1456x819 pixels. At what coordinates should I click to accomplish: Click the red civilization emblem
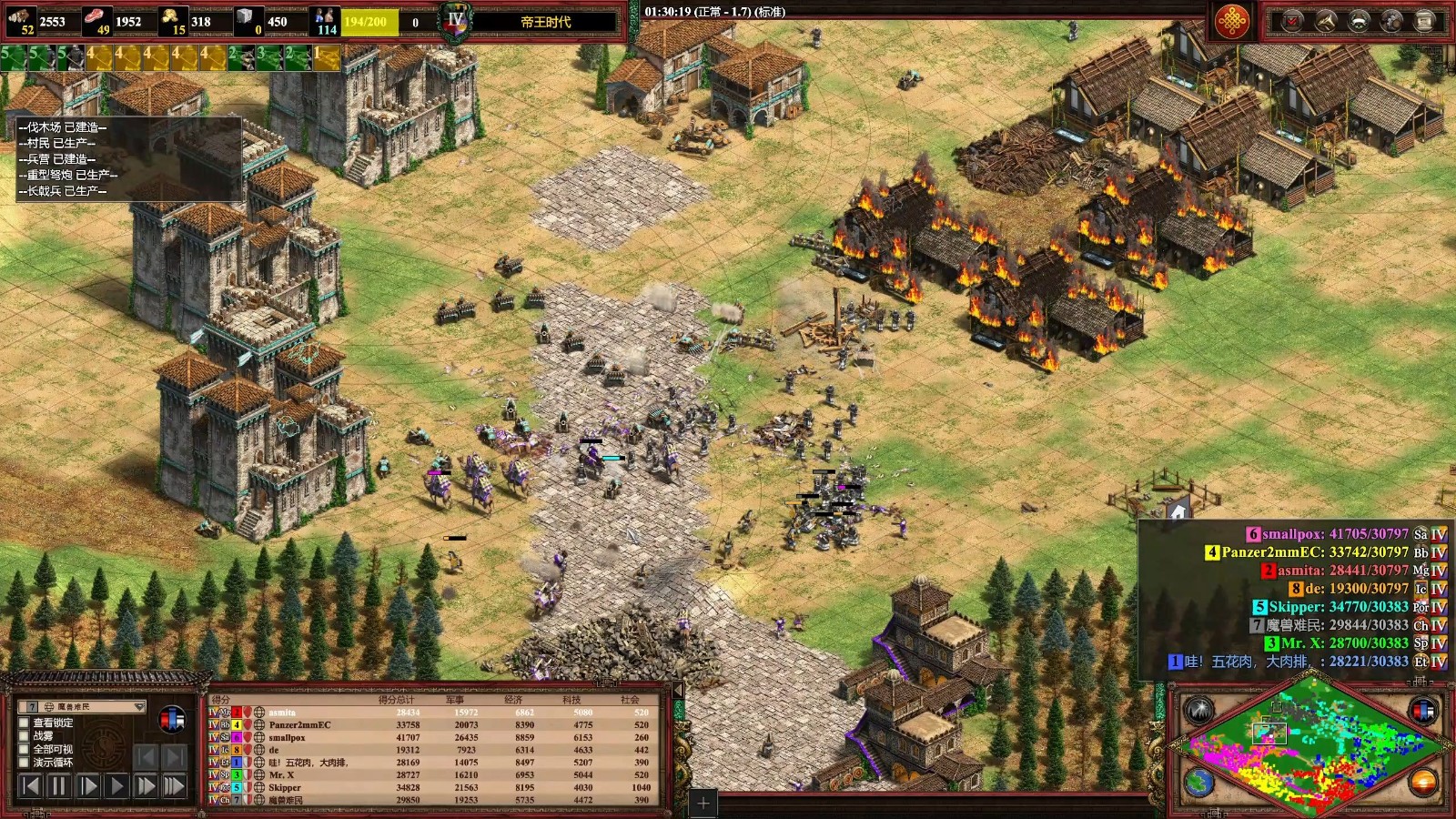(x=1232, y=21)
